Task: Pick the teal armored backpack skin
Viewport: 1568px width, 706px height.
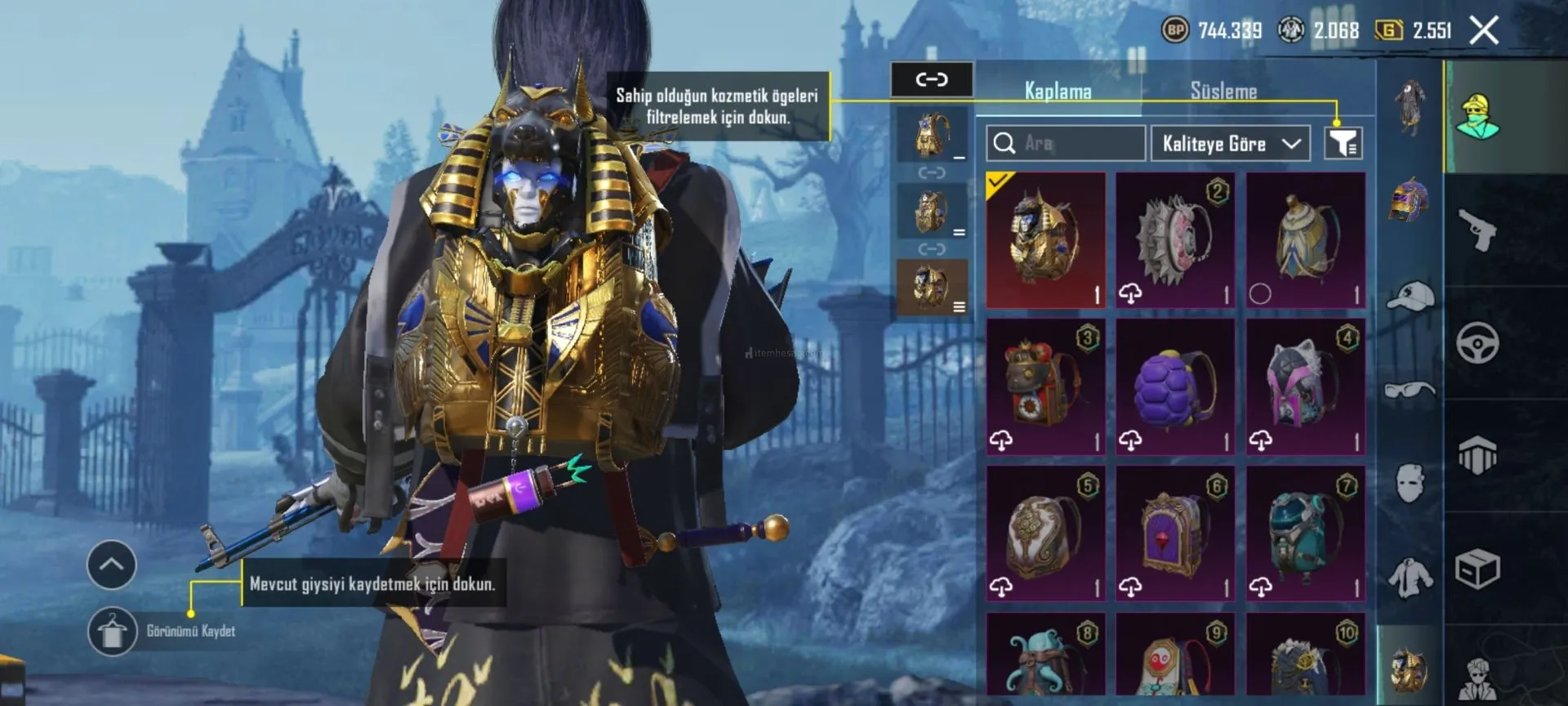Action: click(x=1305, y=534)
